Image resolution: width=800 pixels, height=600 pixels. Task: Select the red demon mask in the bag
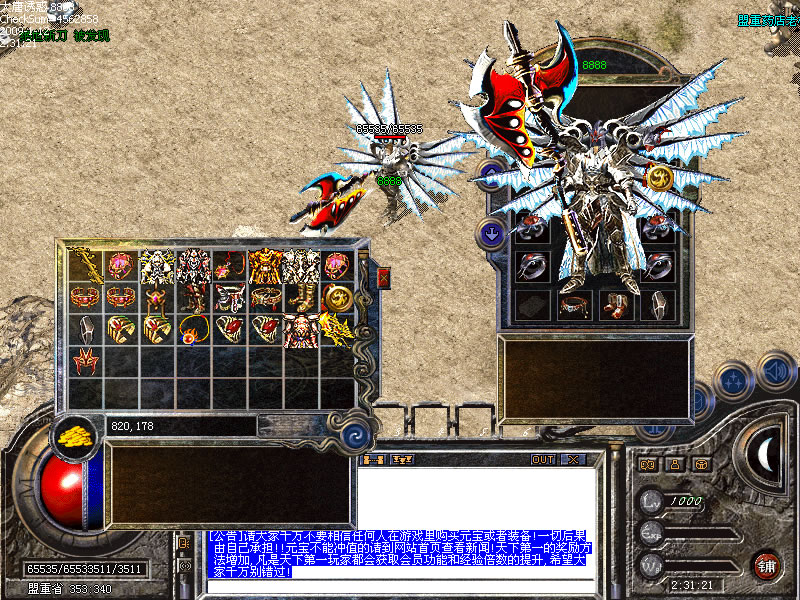[x=84, y=360]
